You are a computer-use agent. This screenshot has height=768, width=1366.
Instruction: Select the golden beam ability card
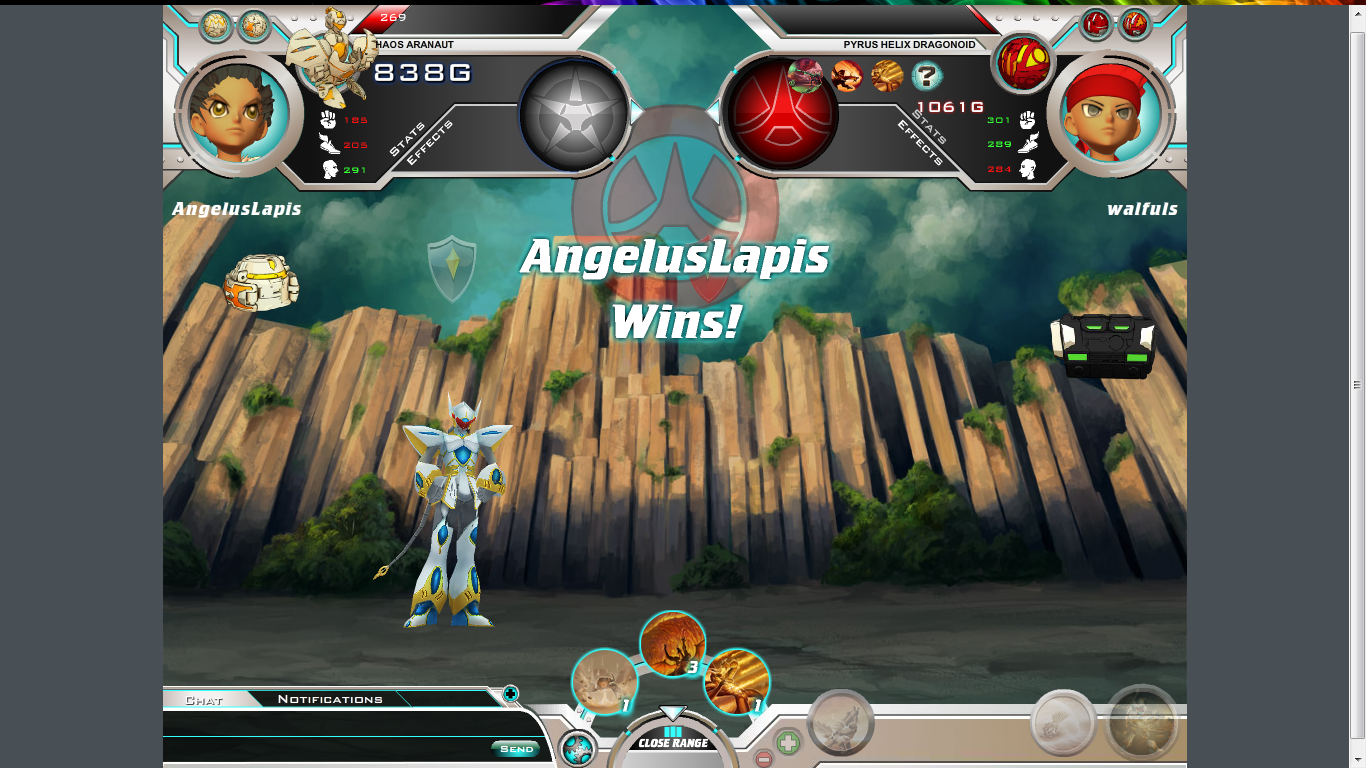pyautogui.click(x=737, y=682)
